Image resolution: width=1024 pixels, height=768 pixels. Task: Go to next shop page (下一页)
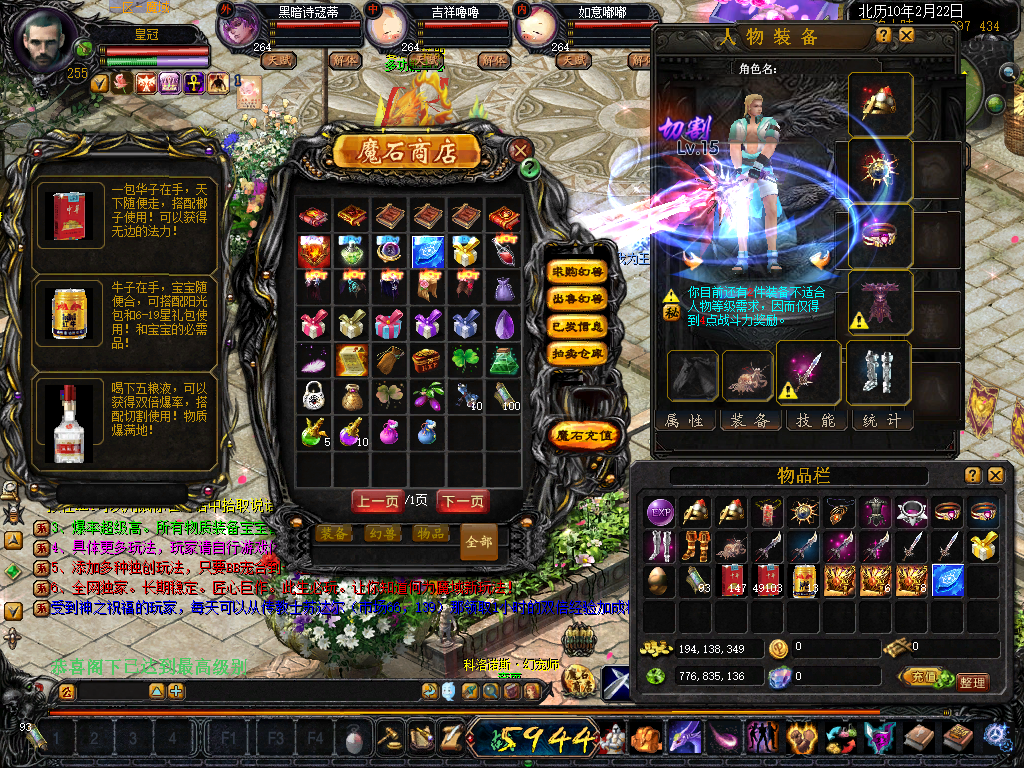coord(463,502)
